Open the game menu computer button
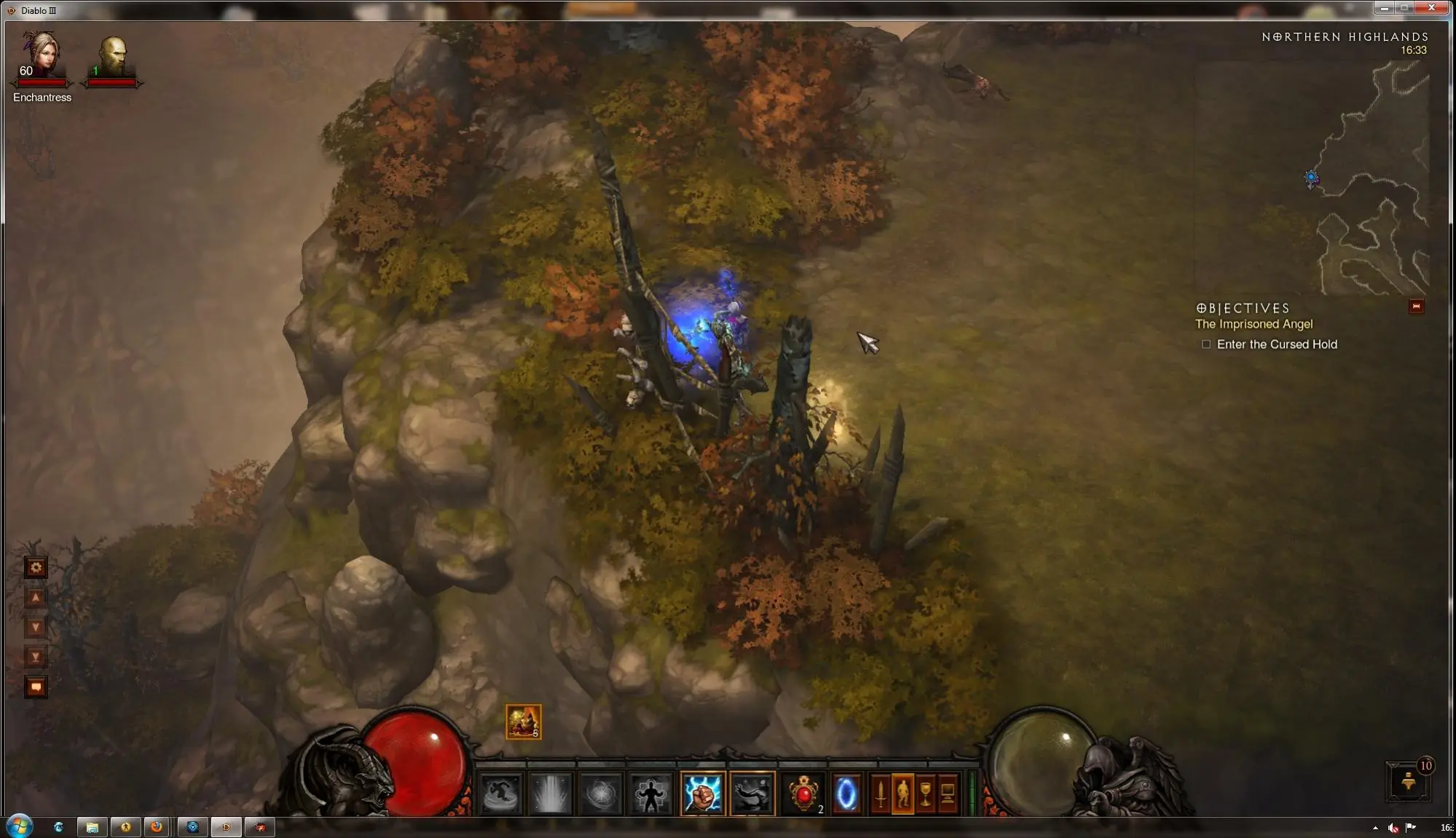 [948, 794]
